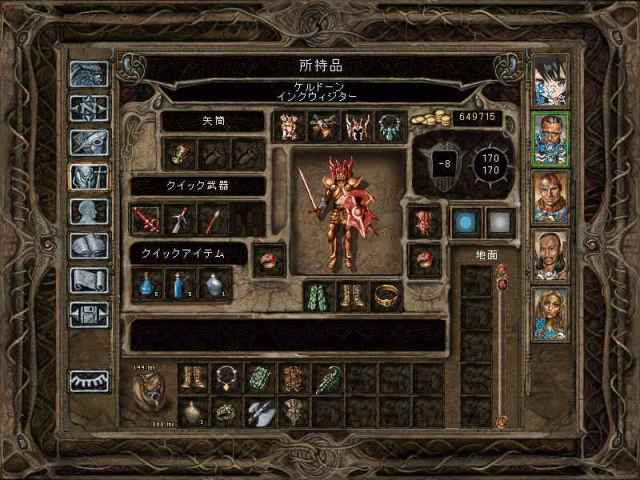Select the gold ring-shaped item below character
The height and width of the screenshot is (480, 640).
[386, 295]
